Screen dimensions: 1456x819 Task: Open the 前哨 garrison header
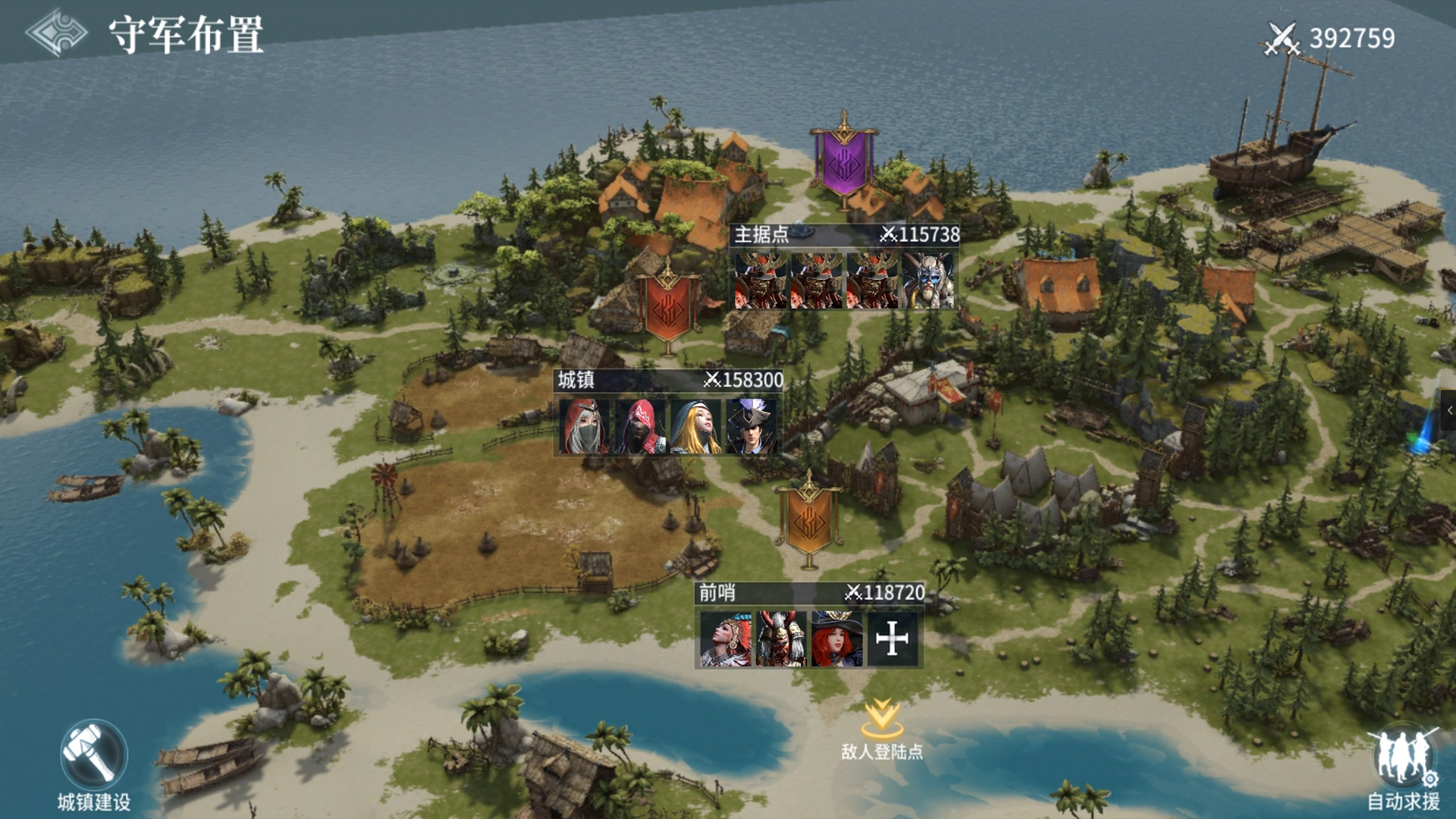pos(810,592)
